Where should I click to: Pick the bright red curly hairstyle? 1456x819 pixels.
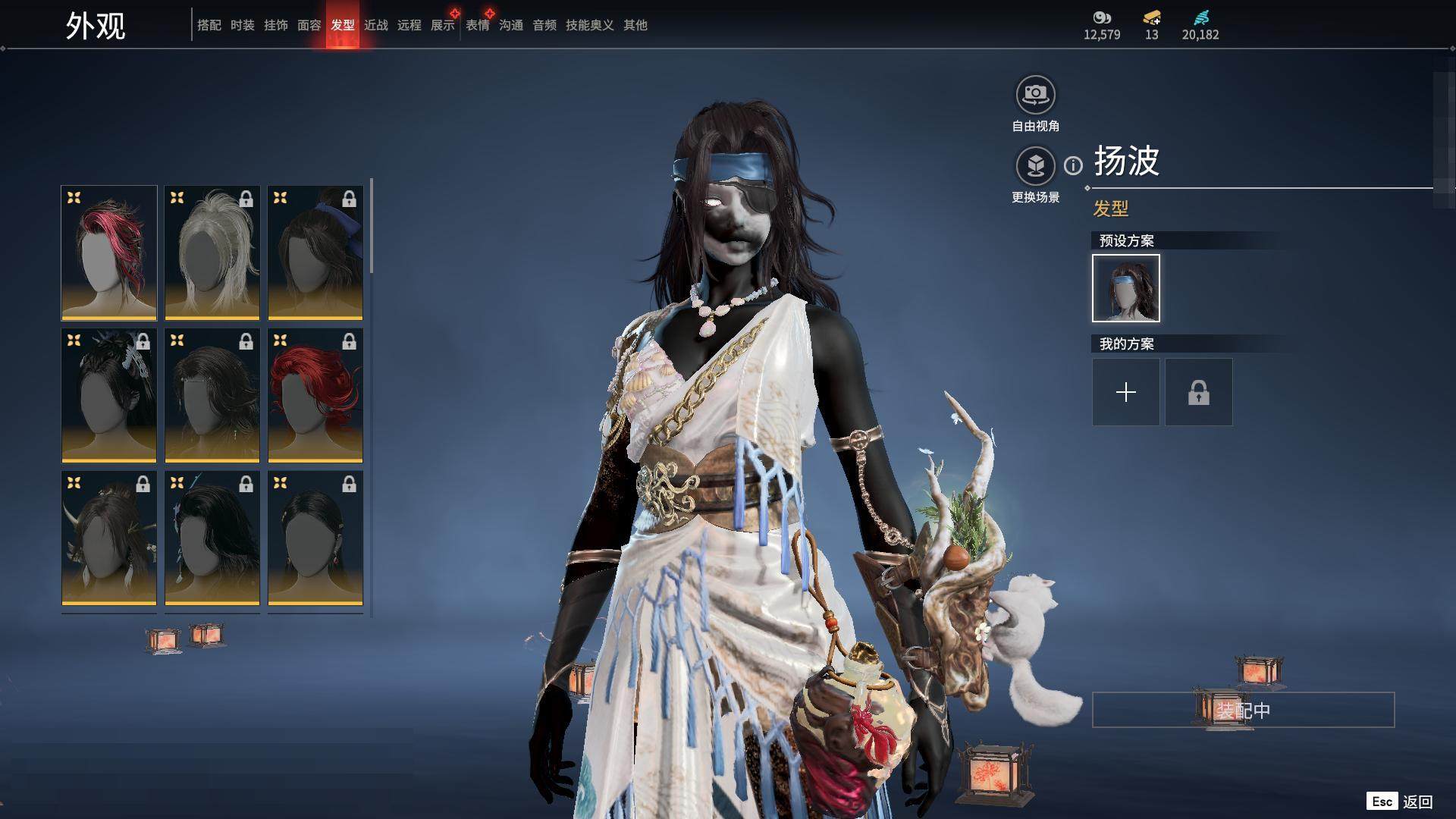315,395
